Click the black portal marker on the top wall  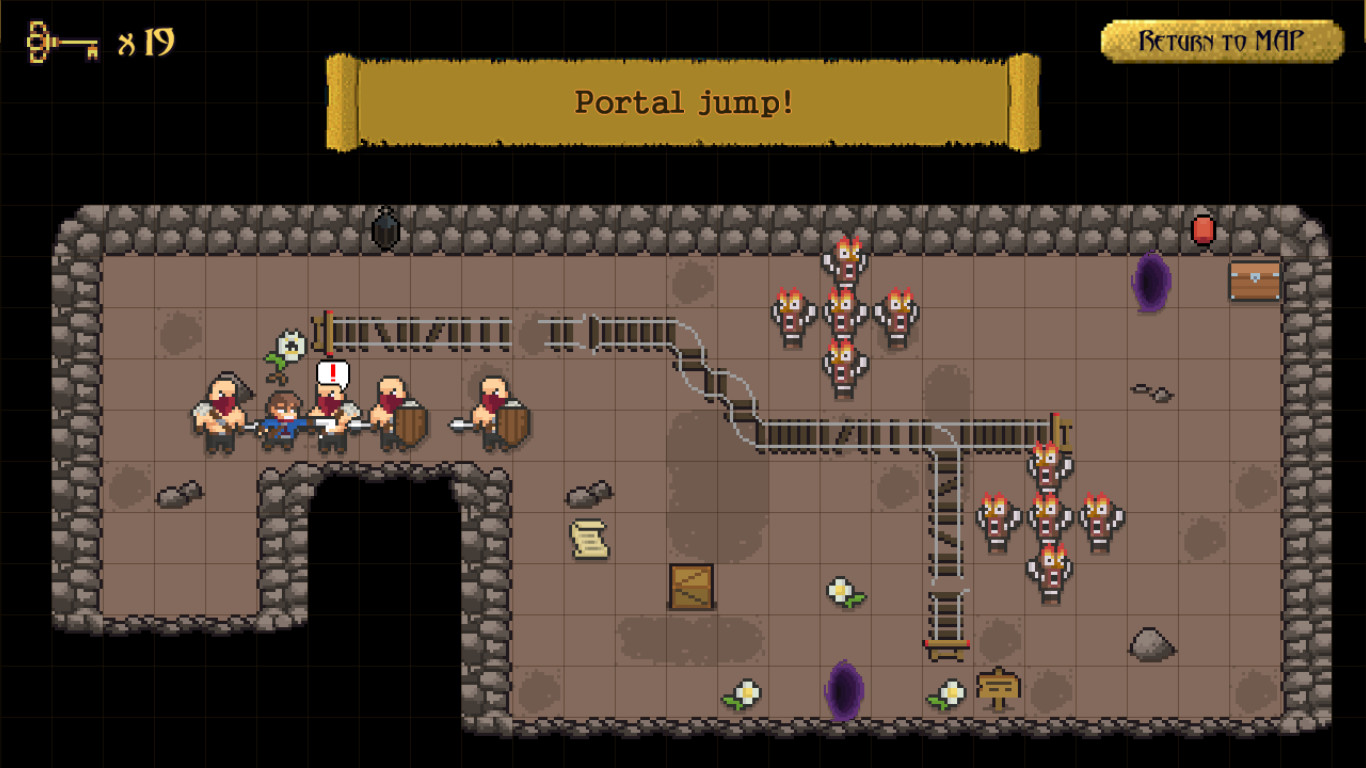click(x=385, y=228)
